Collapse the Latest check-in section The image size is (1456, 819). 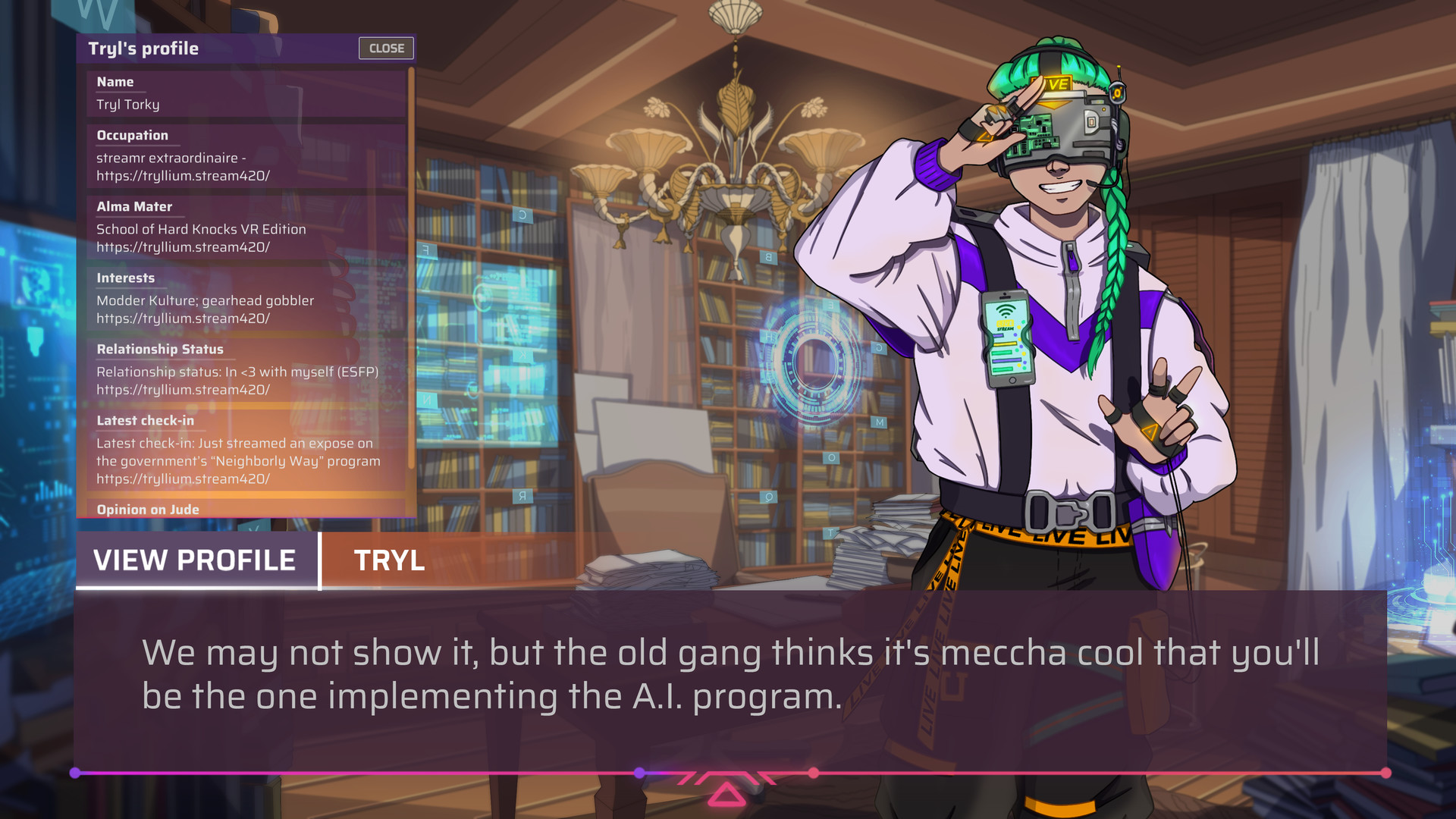pyautogui.click(x=144, y=420)
